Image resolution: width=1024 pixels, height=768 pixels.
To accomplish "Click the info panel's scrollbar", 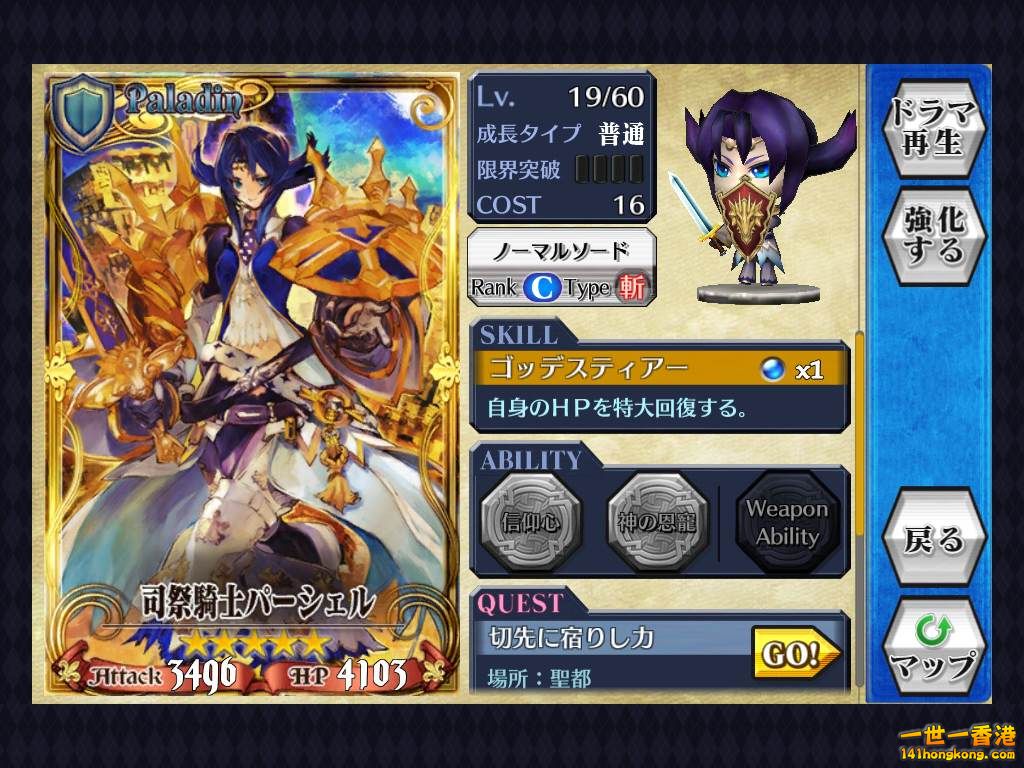I will (x=858, y=440).
